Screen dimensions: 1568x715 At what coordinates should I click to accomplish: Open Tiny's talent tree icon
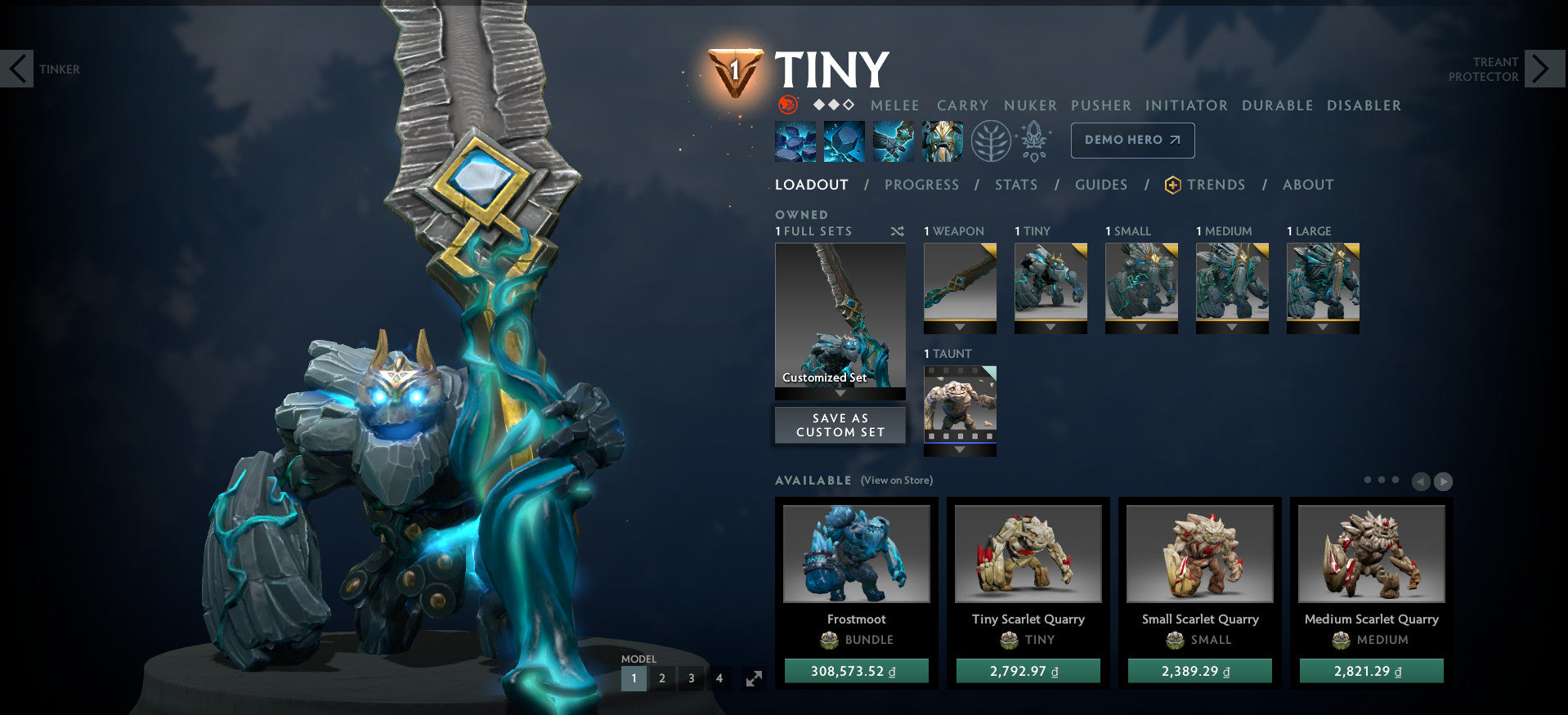[x=990, y=140]
